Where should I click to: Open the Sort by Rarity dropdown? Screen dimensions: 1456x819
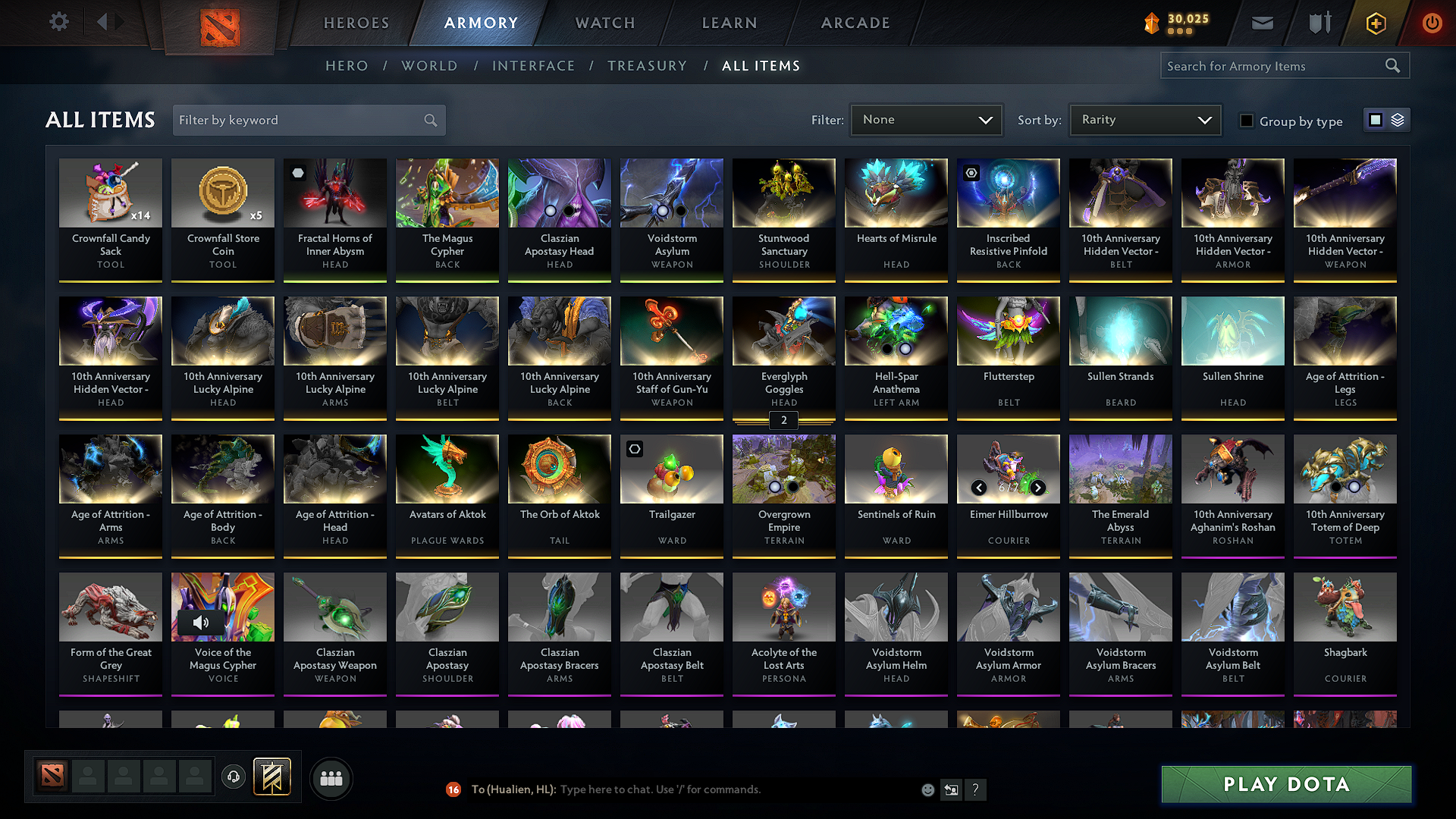coord(1144,119)
